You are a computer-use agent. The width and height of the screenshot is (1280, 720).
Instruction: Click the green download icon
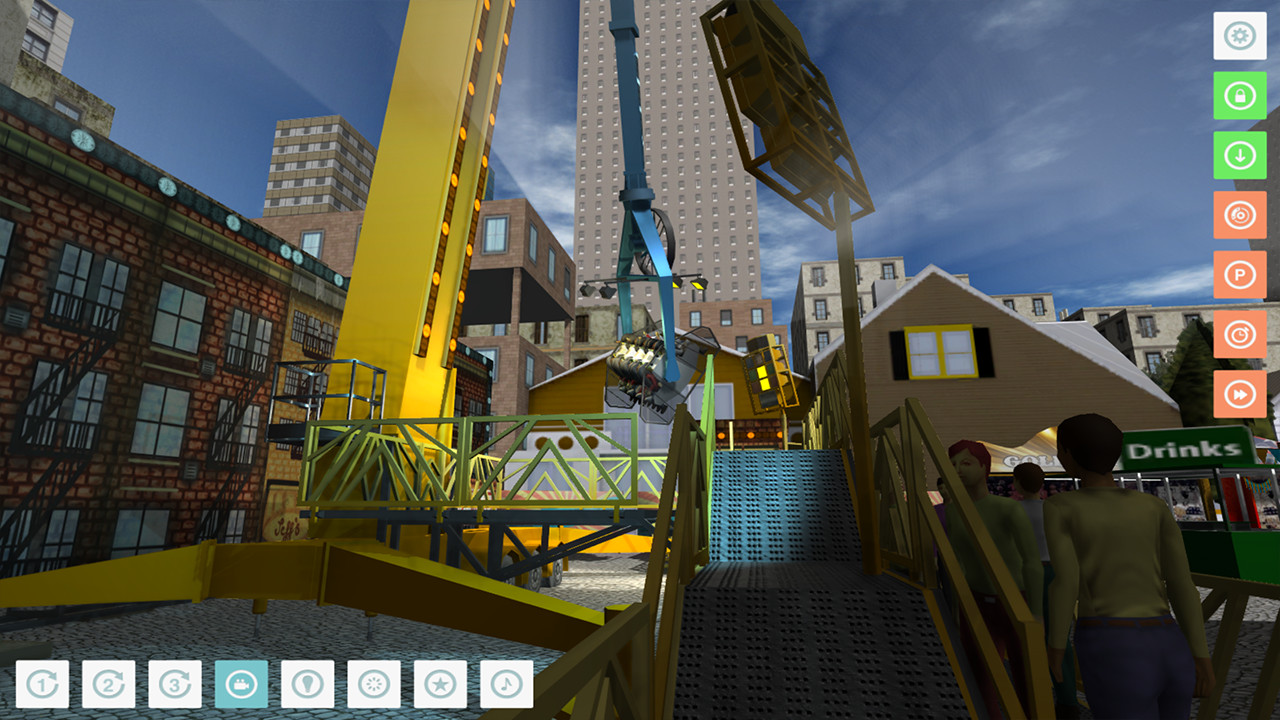coord(1240,156)
